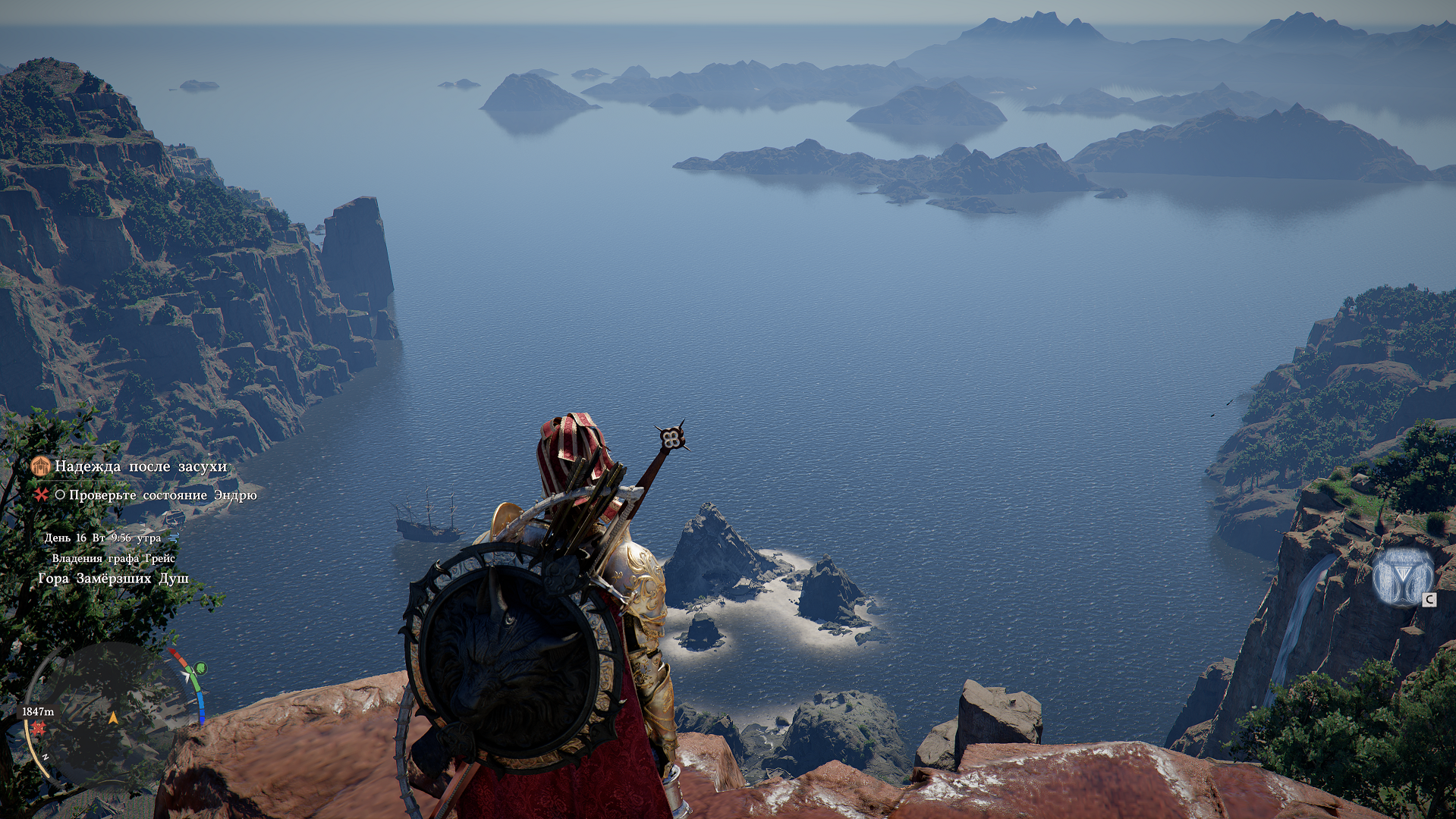Click the orange pavilion quest icon

click(41, 466)
